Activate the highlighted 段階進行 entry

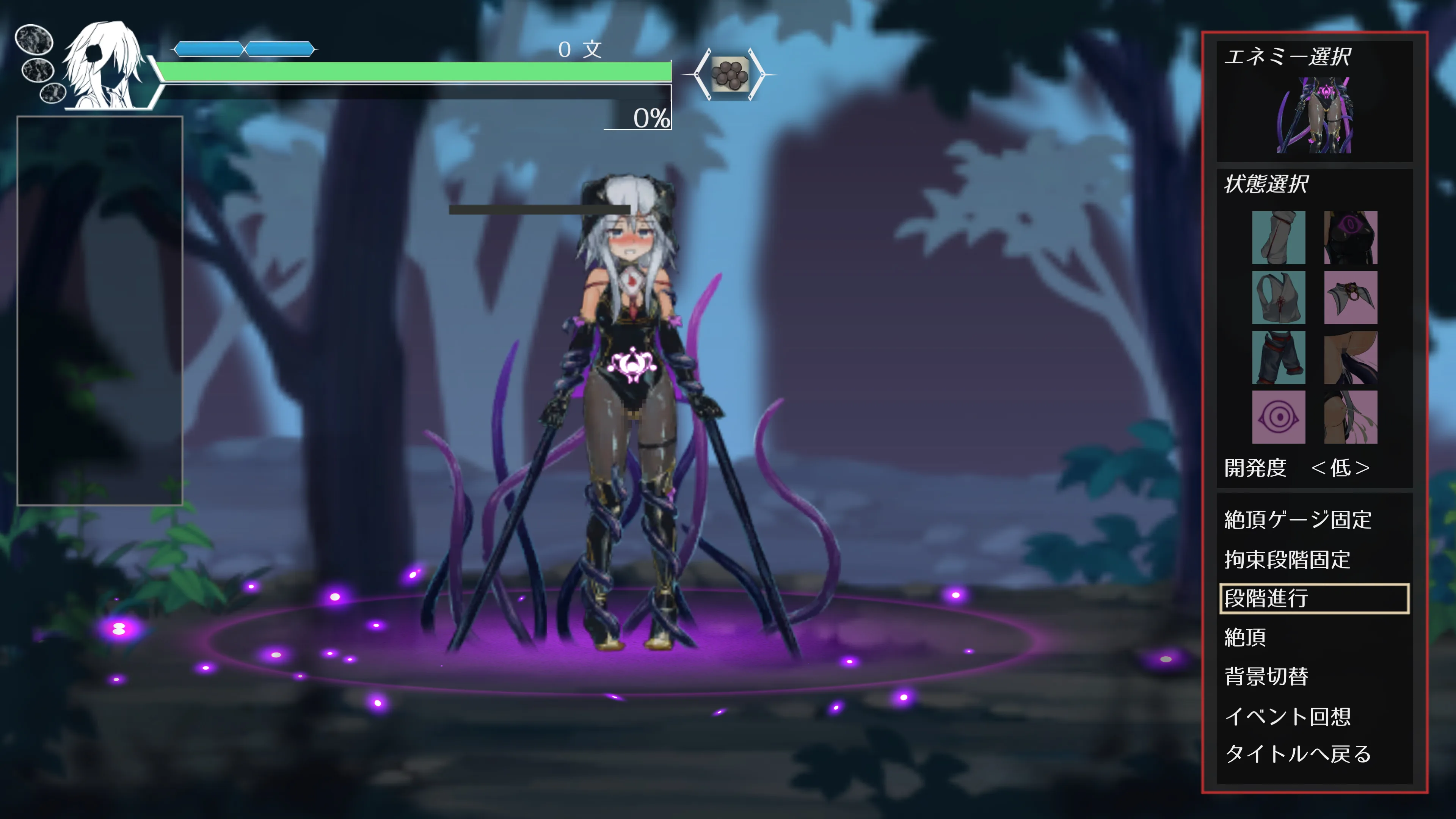(1313, 599)
